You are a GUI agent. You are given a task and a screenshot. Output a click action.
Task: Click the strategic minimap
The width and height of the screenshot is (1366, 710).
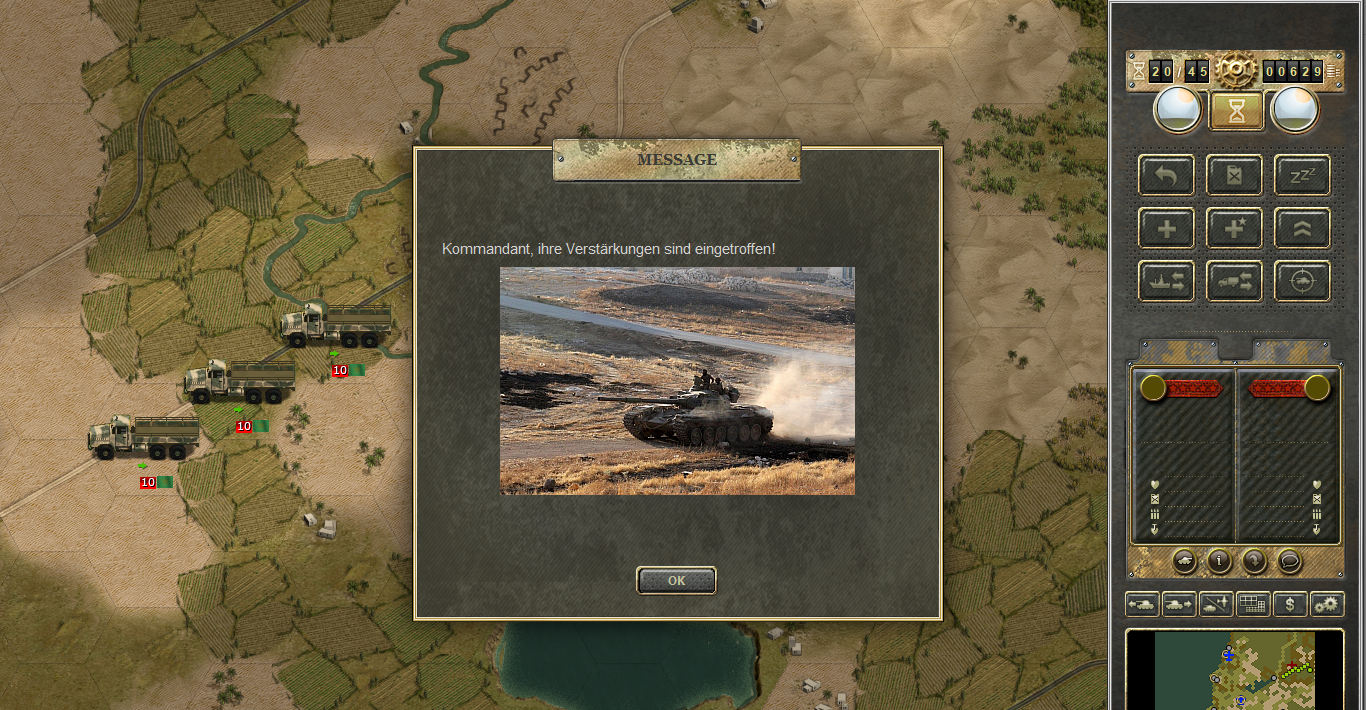coord(1234,670)
